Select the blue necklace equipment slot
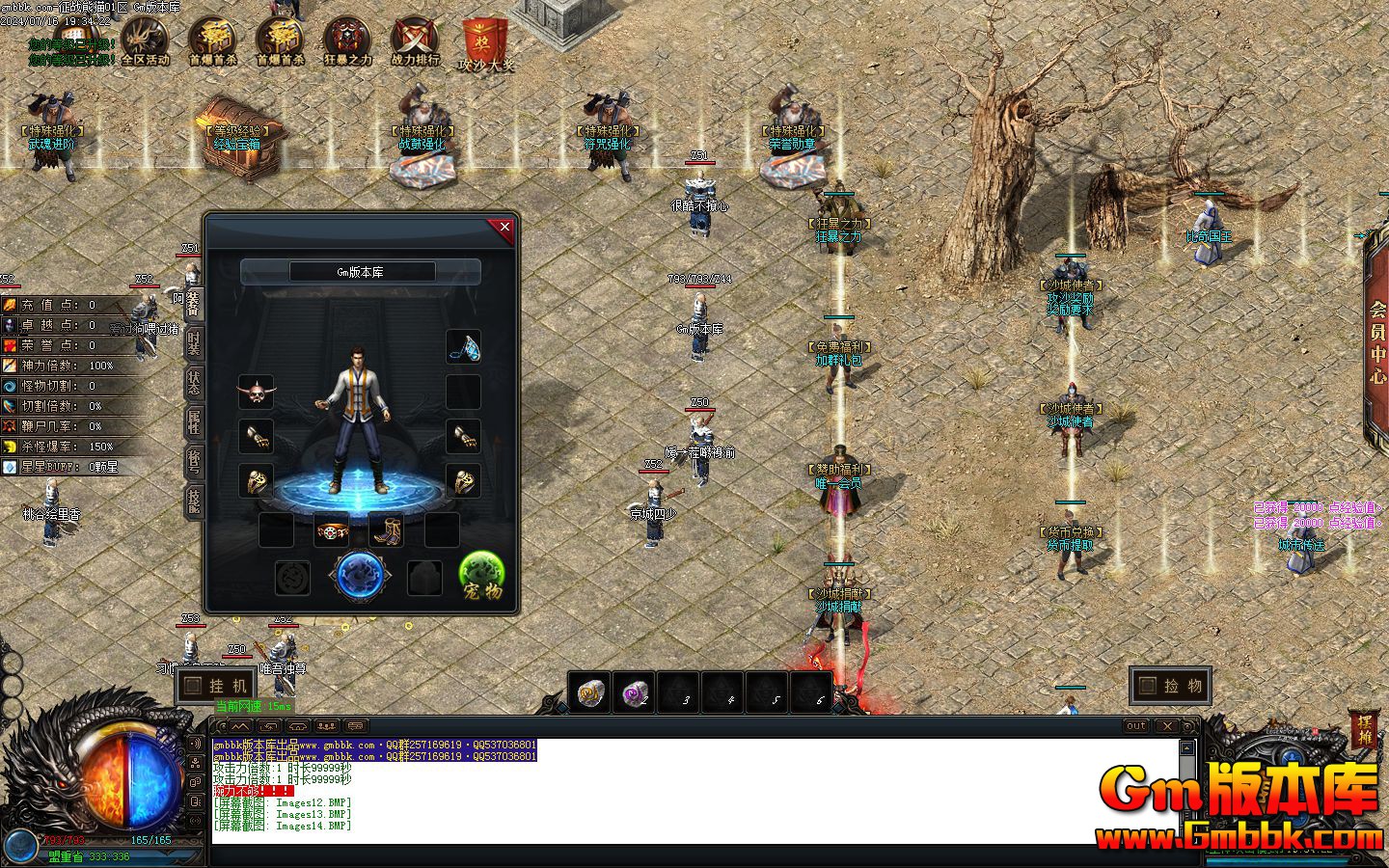Image resolution: width=1389 pixels, height=868 pixels. click(x=464, y=347)
